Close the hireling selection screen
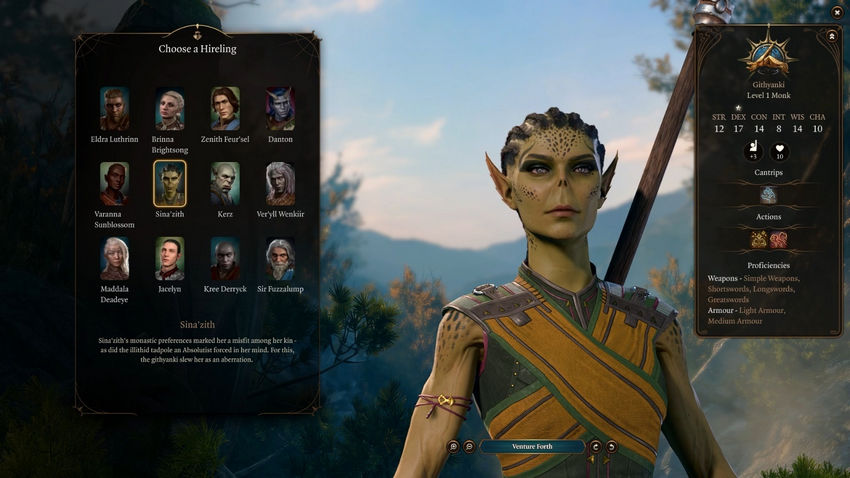The width and height of the screenshot is (850, 478). [837, 12]
